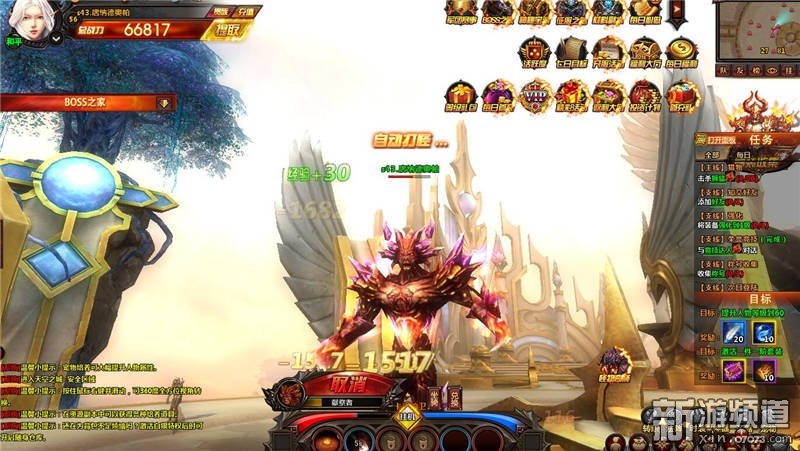Expand the BOSS之家 banner arrow
The height and width of the screenshot is (451, 800).
tap(164, 102)
